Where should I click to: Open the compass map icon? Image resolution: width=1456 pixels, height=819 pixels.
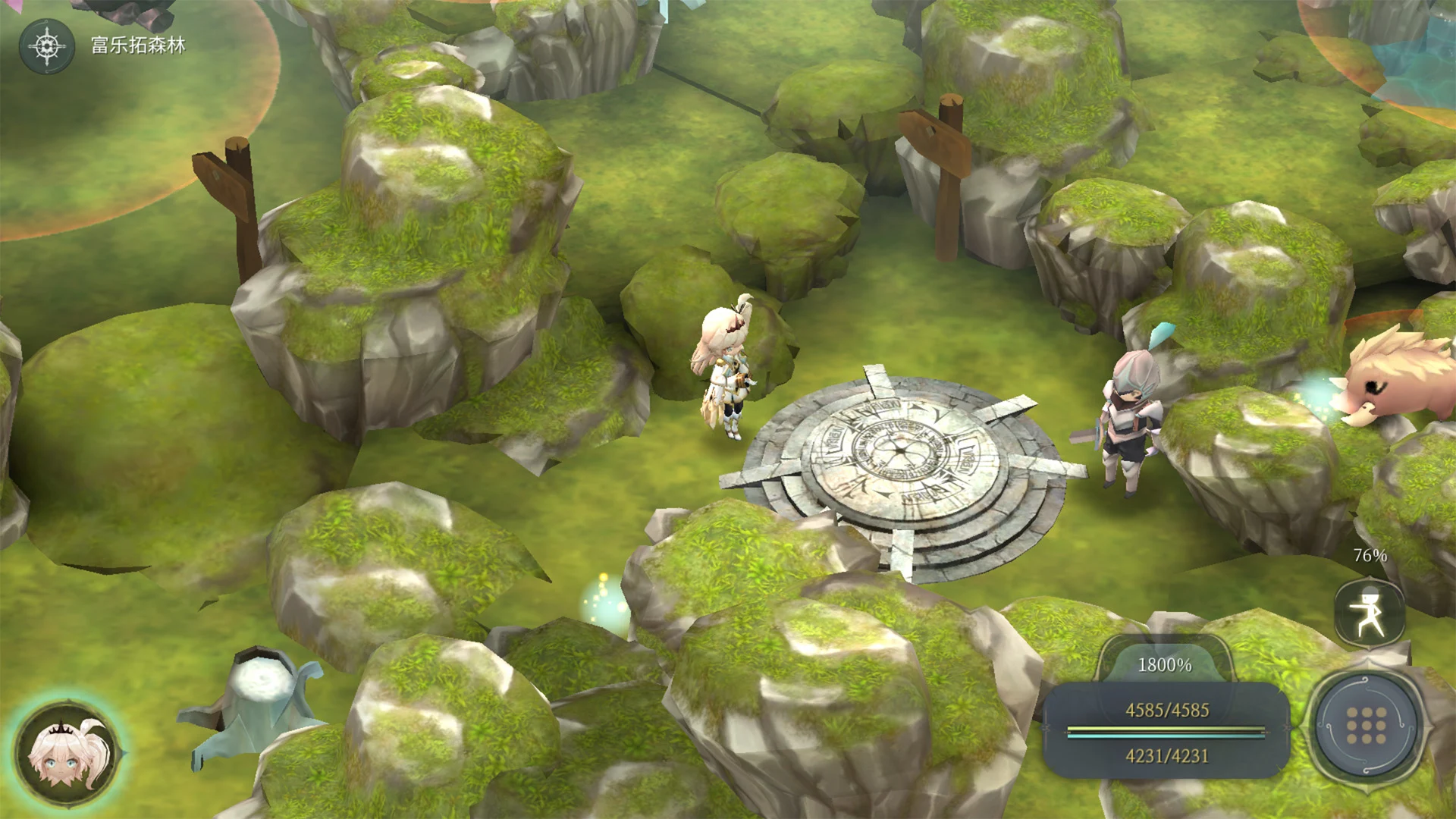[47, 46]
